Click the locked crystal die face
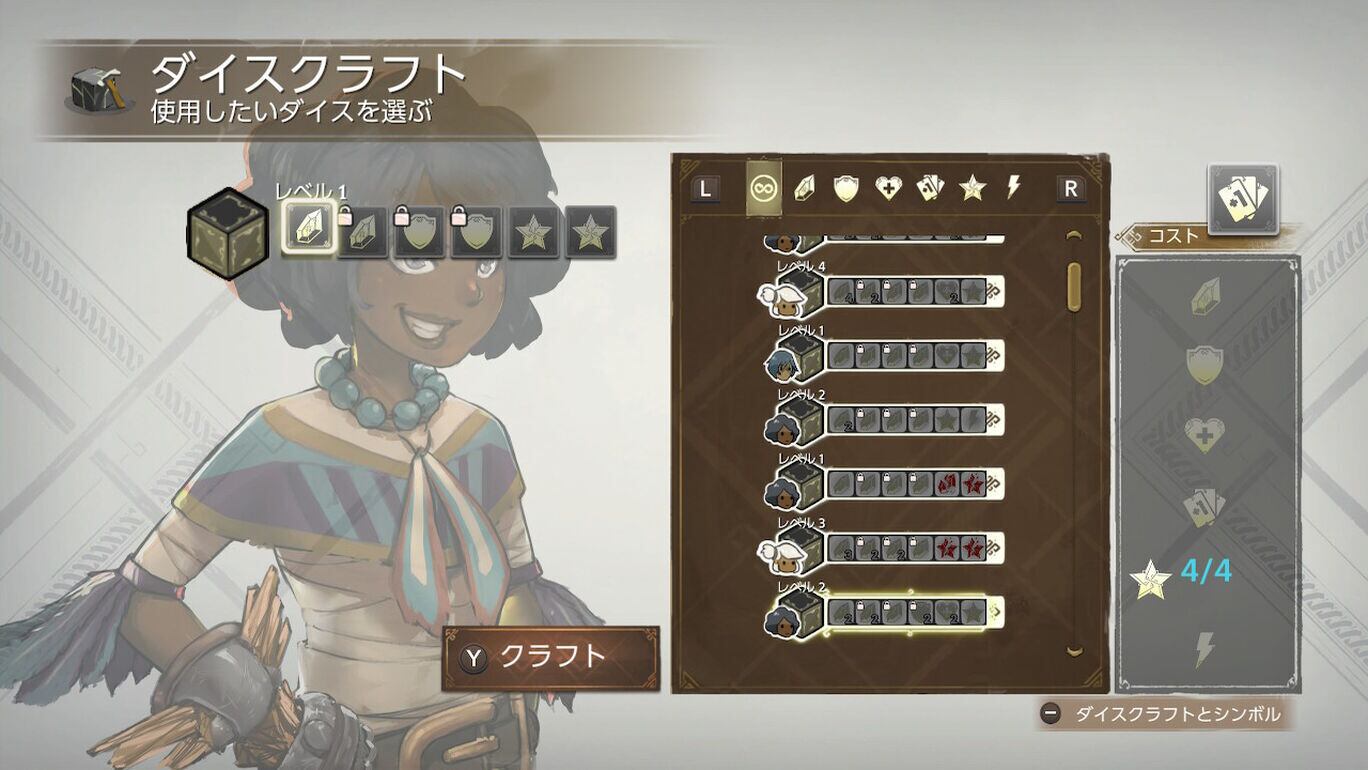 [364, 233]
